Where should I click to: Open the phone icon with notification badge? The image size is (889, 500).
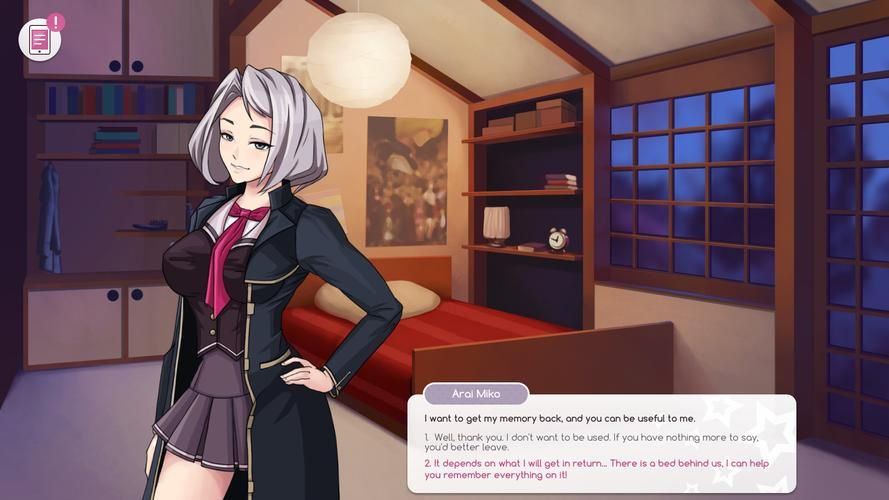tap(40, 40)
